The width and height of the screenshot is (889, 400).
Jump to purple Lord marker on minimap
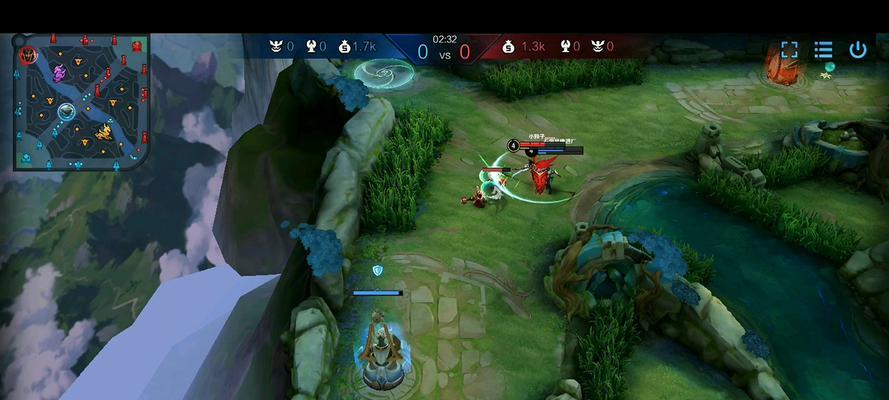[x=59, y=72]
